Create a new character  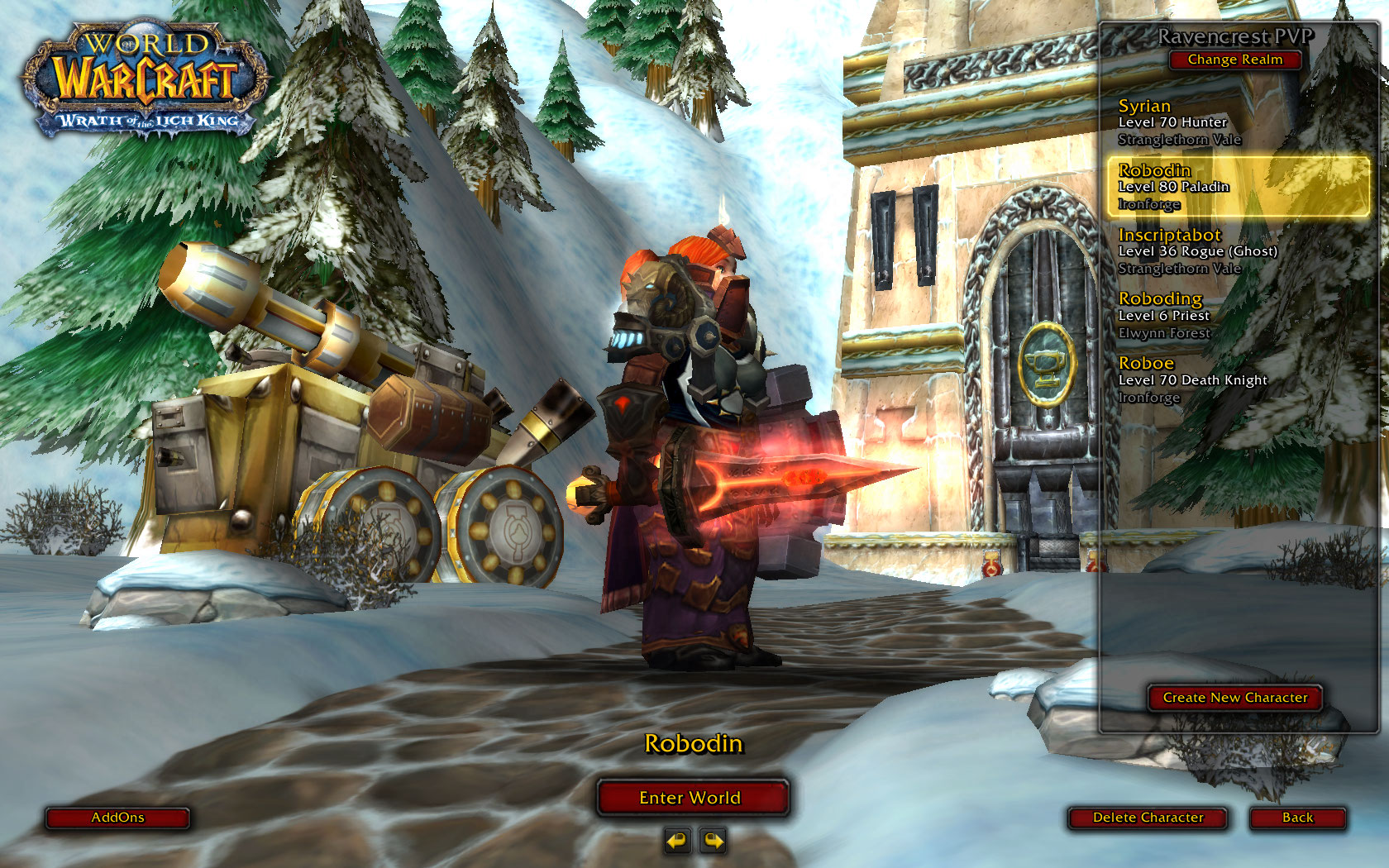[1234, 698]
